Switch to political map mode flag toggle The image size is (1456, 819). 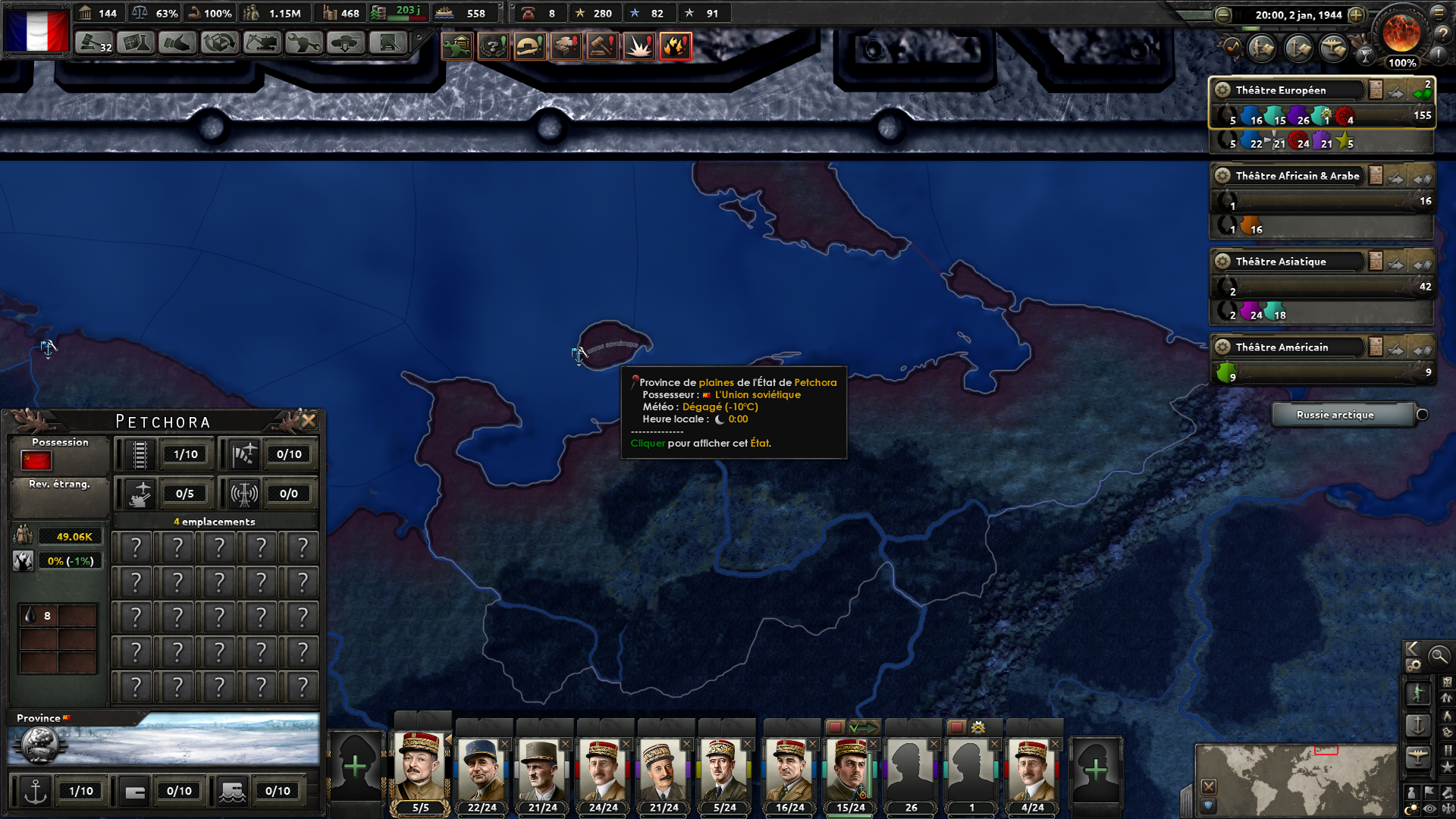click(1429, 792)
